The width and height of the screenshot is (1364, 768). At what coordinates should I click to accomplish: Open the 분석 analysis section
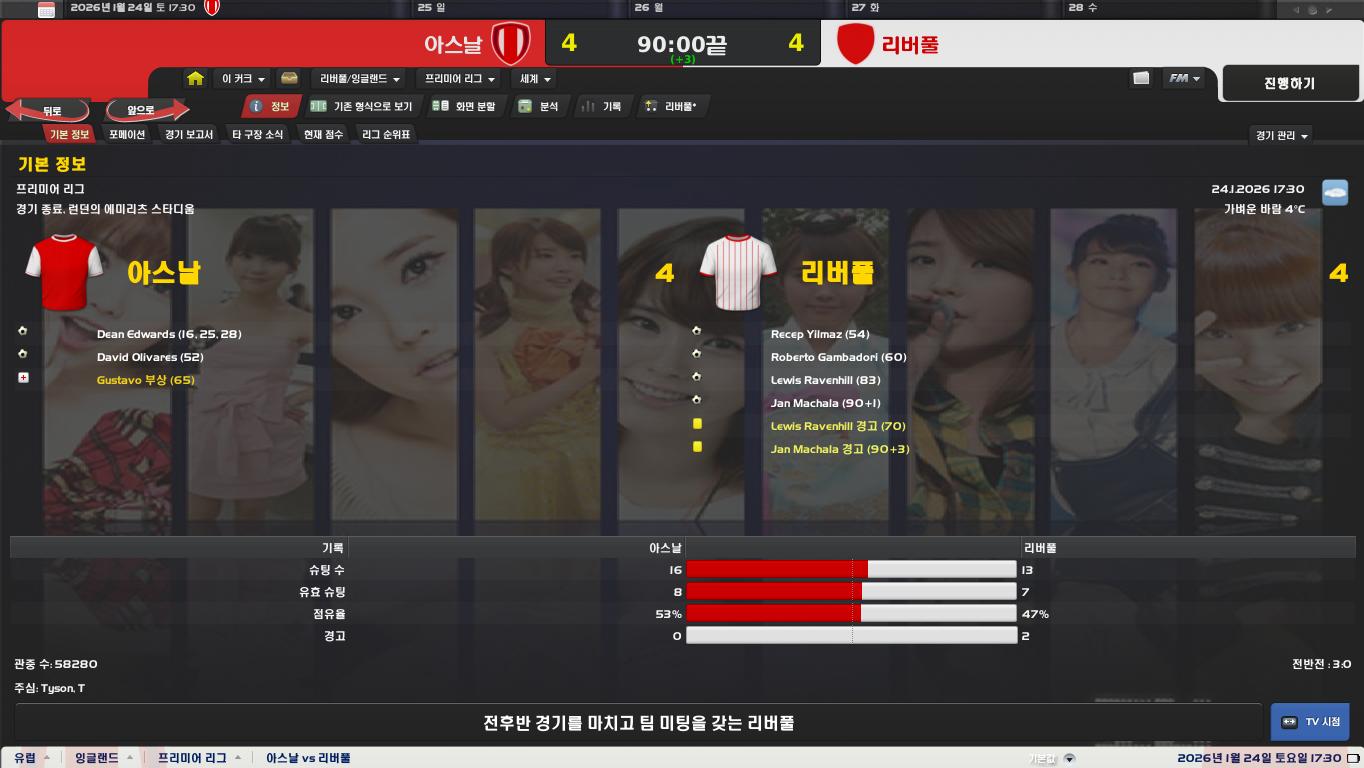pyautogui.click(x=539, y=106)
